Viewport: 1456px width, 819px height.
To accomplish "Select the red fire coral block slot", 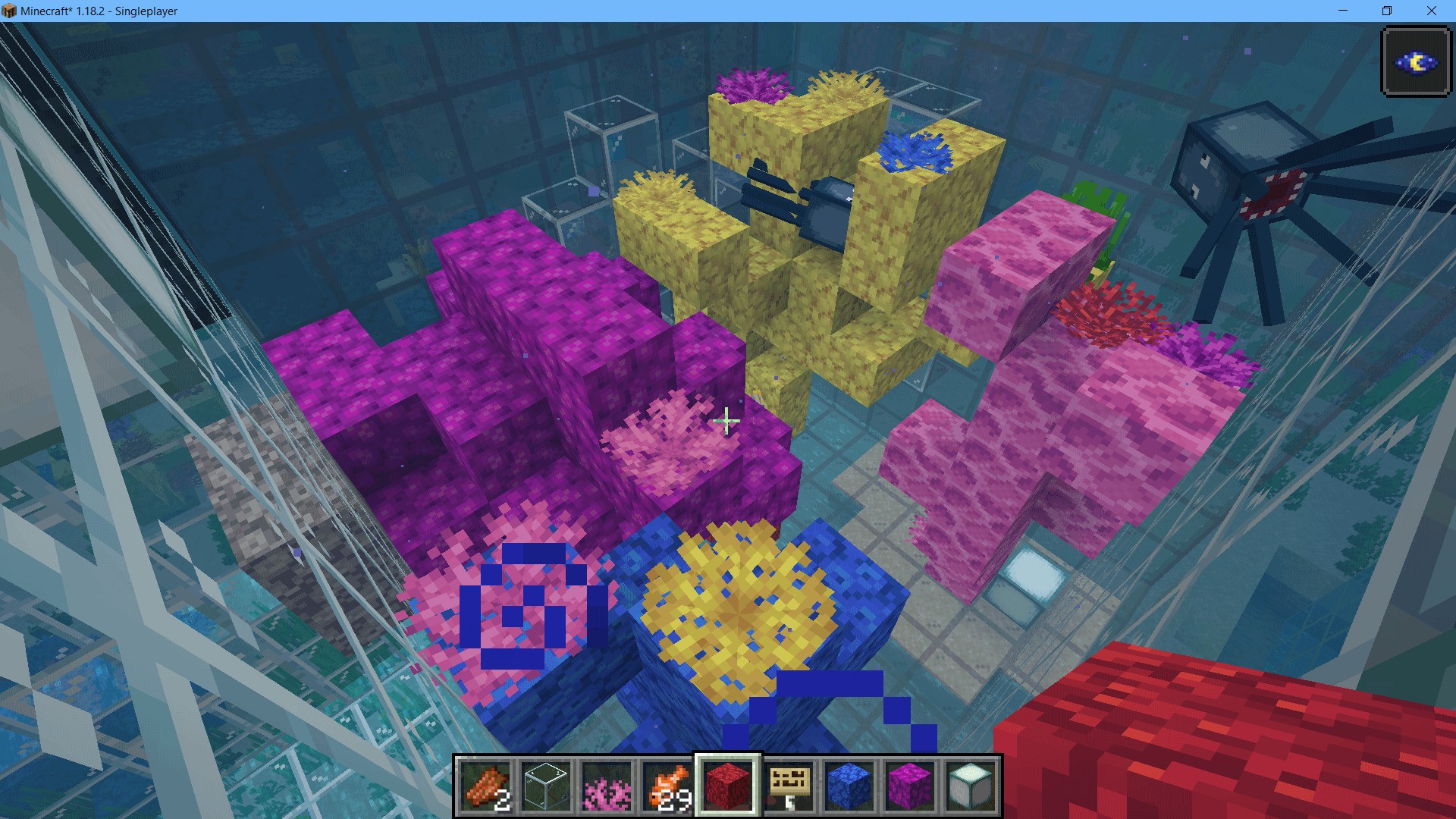I will click(728, 786).
